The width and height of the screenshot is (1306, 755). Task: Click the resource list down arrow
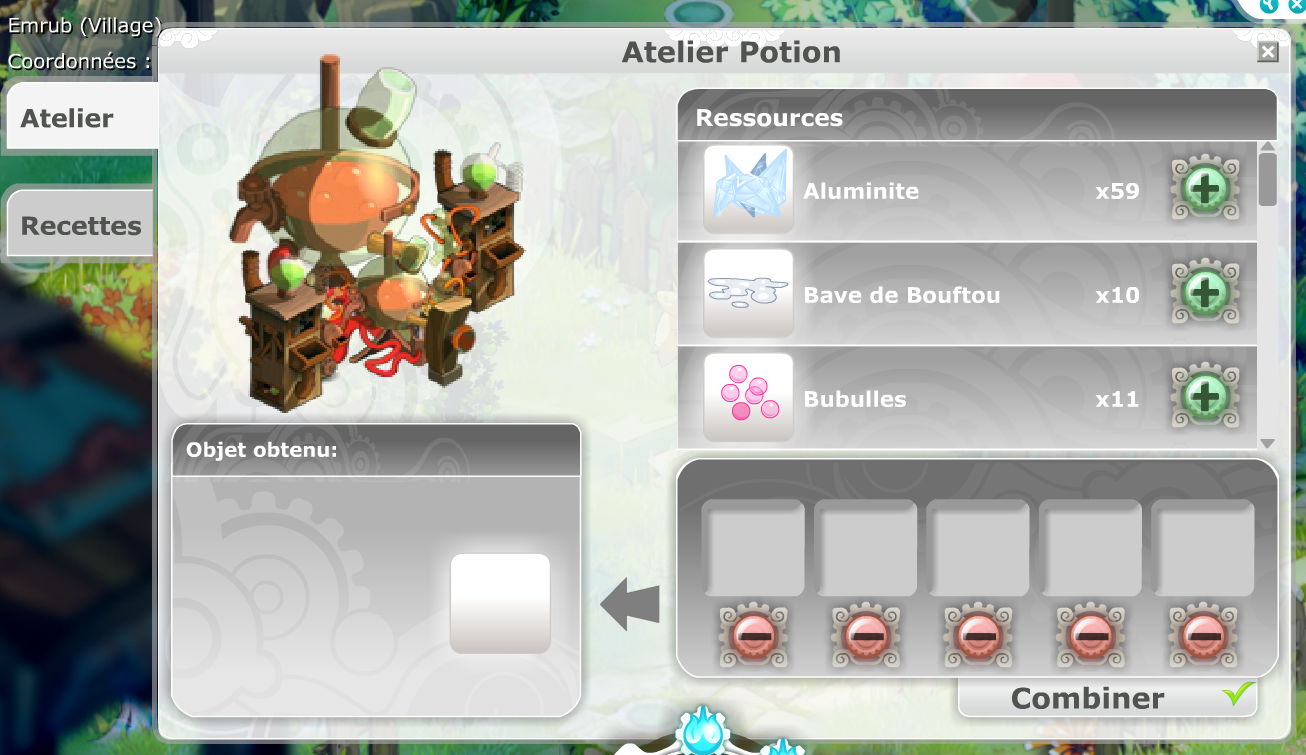coord(1267,443)
